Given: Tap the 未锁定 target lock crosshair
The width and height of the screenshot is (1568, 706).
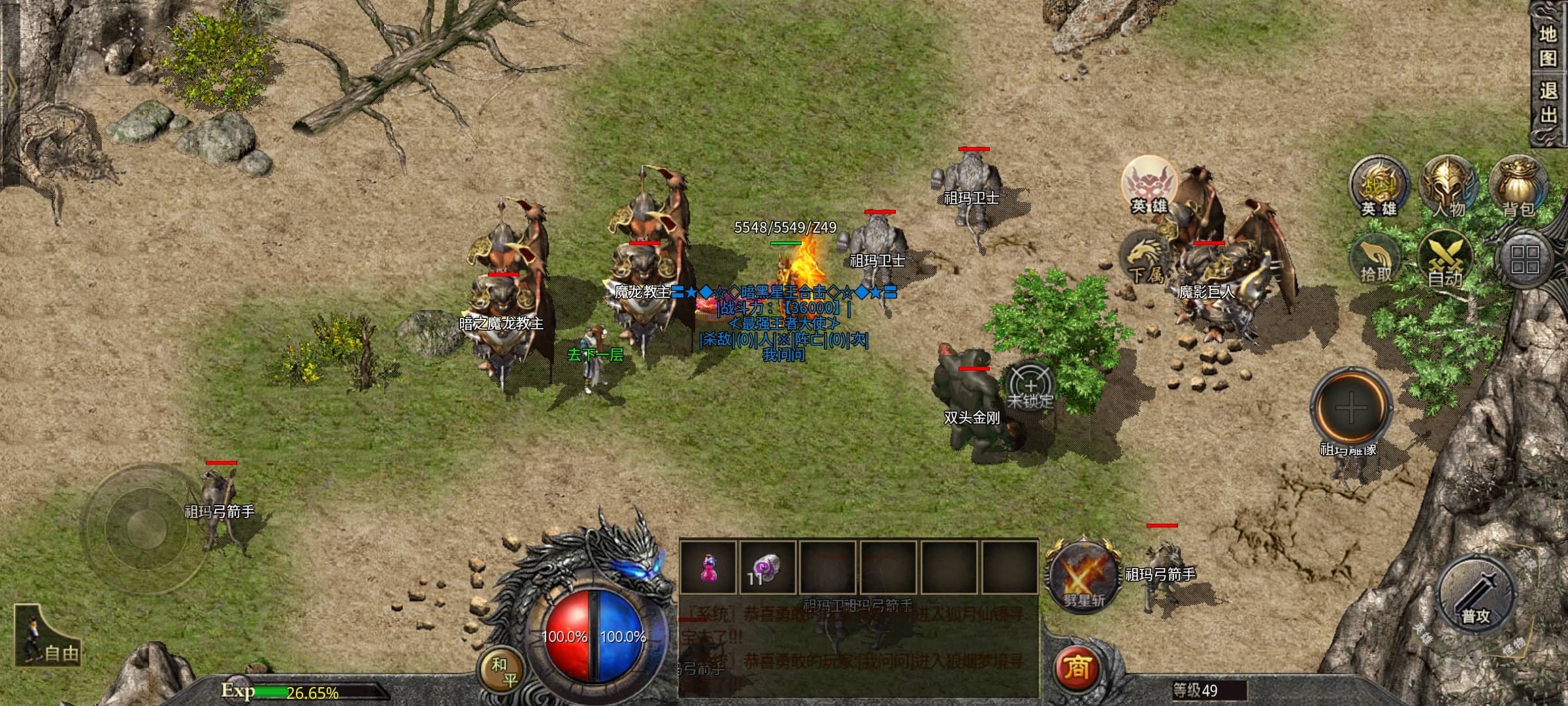Looking at the screenshot, I should click(1030, 387).
